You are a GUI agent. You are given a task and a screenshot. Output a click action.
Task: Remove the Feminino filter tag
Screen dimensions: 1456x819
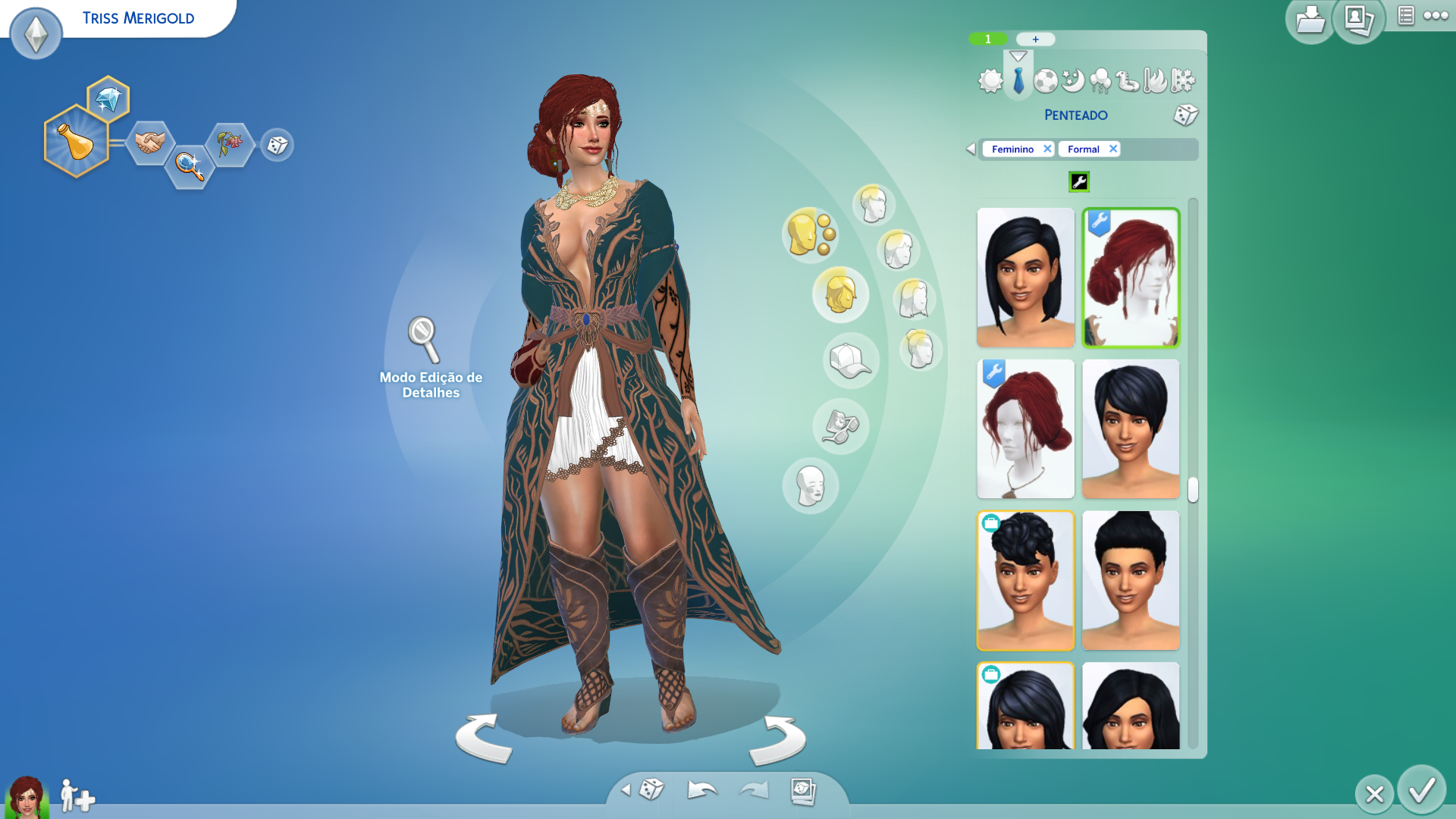1047,149
